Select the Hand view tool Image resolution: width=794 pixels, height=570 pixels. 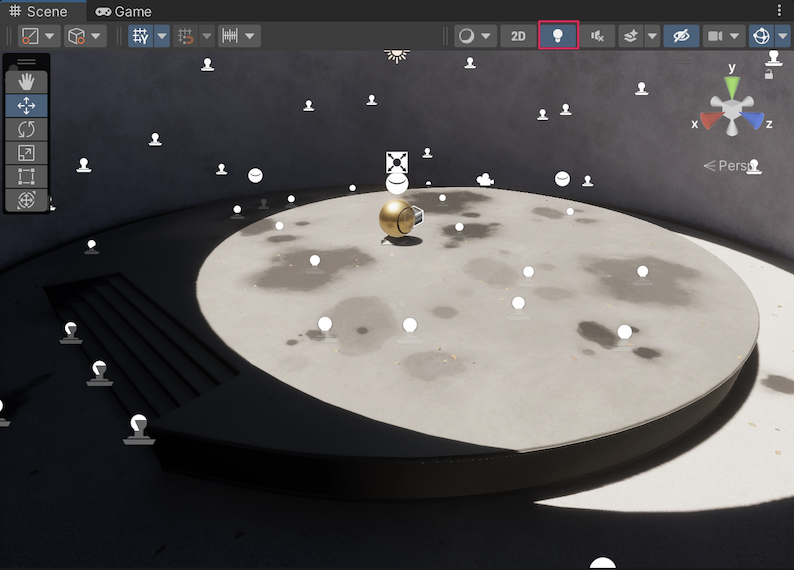pyautogui.click(x=26, y=82)
